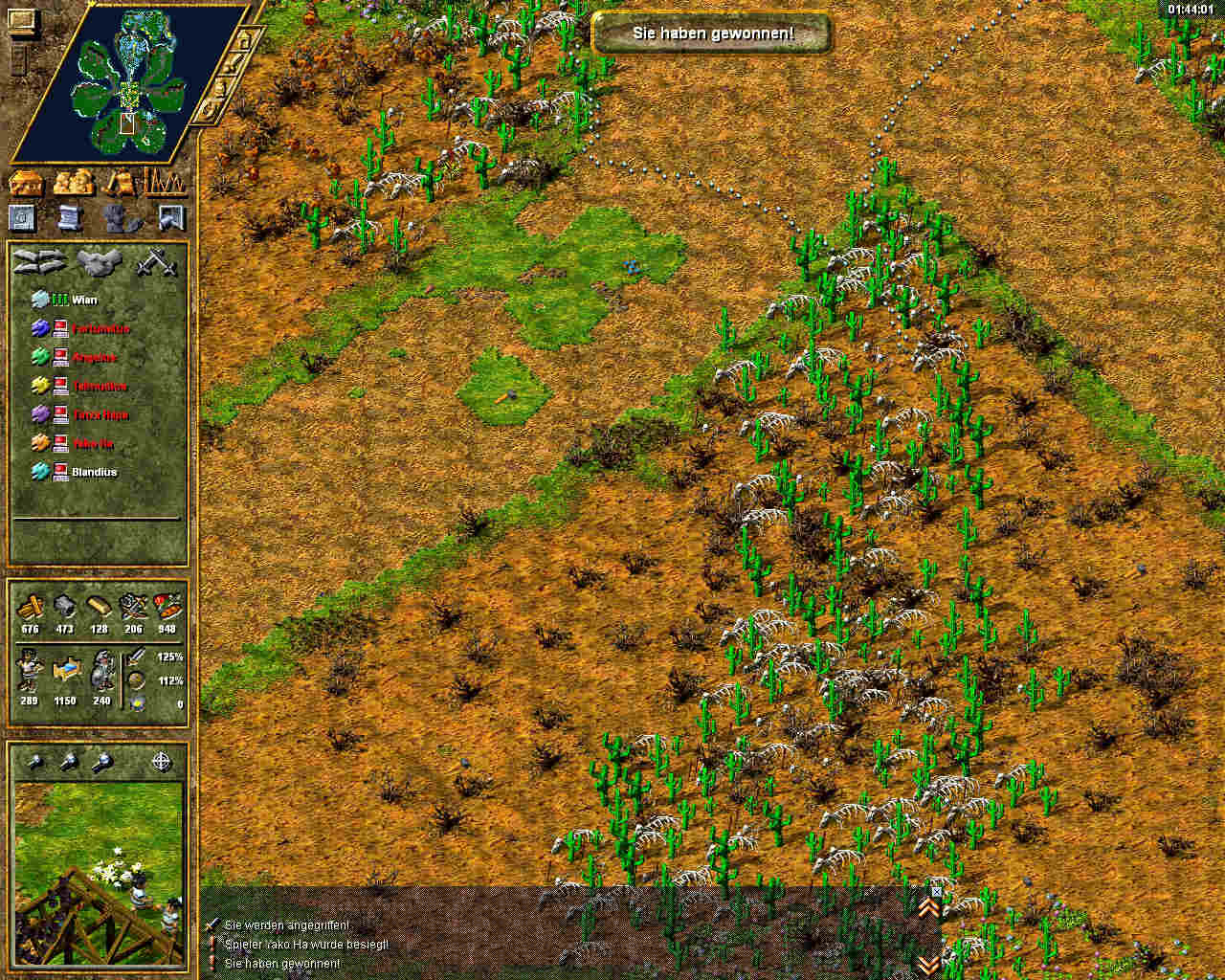Select the alliance handshake tab
The height and width of the screenshot is (980, 1225).
pyautogui.click(x=100, y=260)
